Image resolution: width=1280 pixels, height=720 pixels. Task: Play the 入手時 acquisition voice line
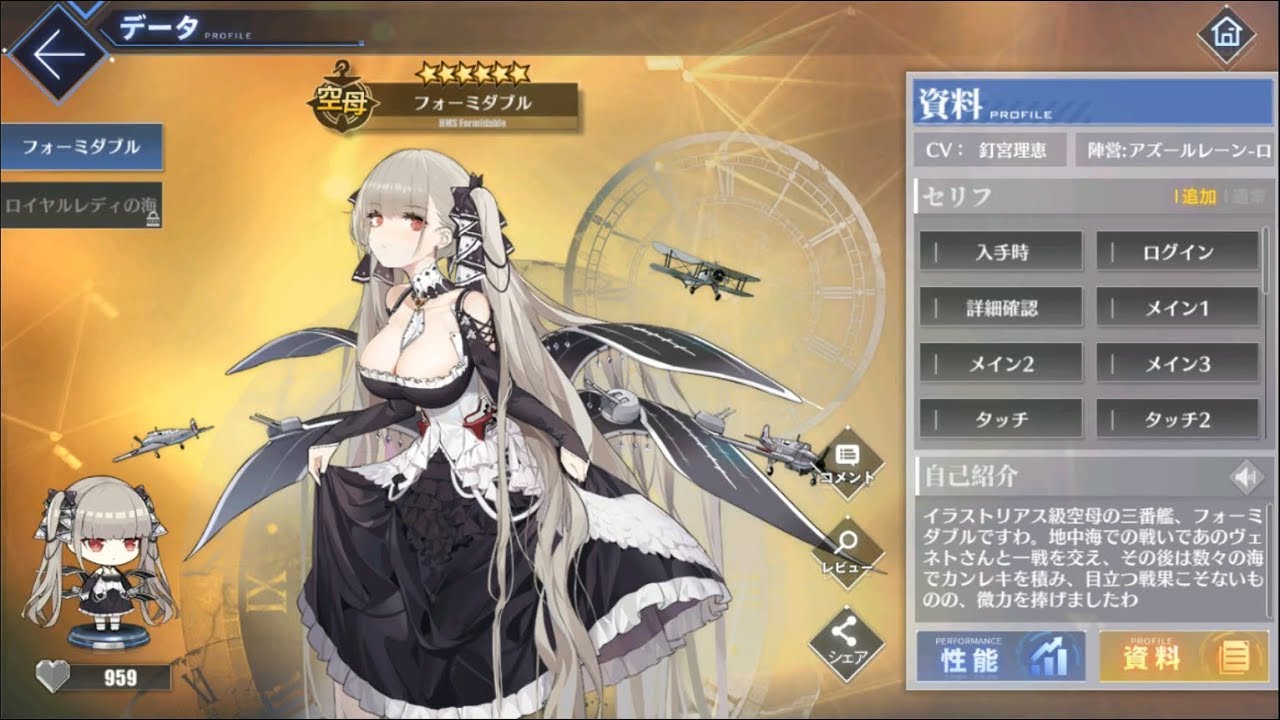(1000, 251)
